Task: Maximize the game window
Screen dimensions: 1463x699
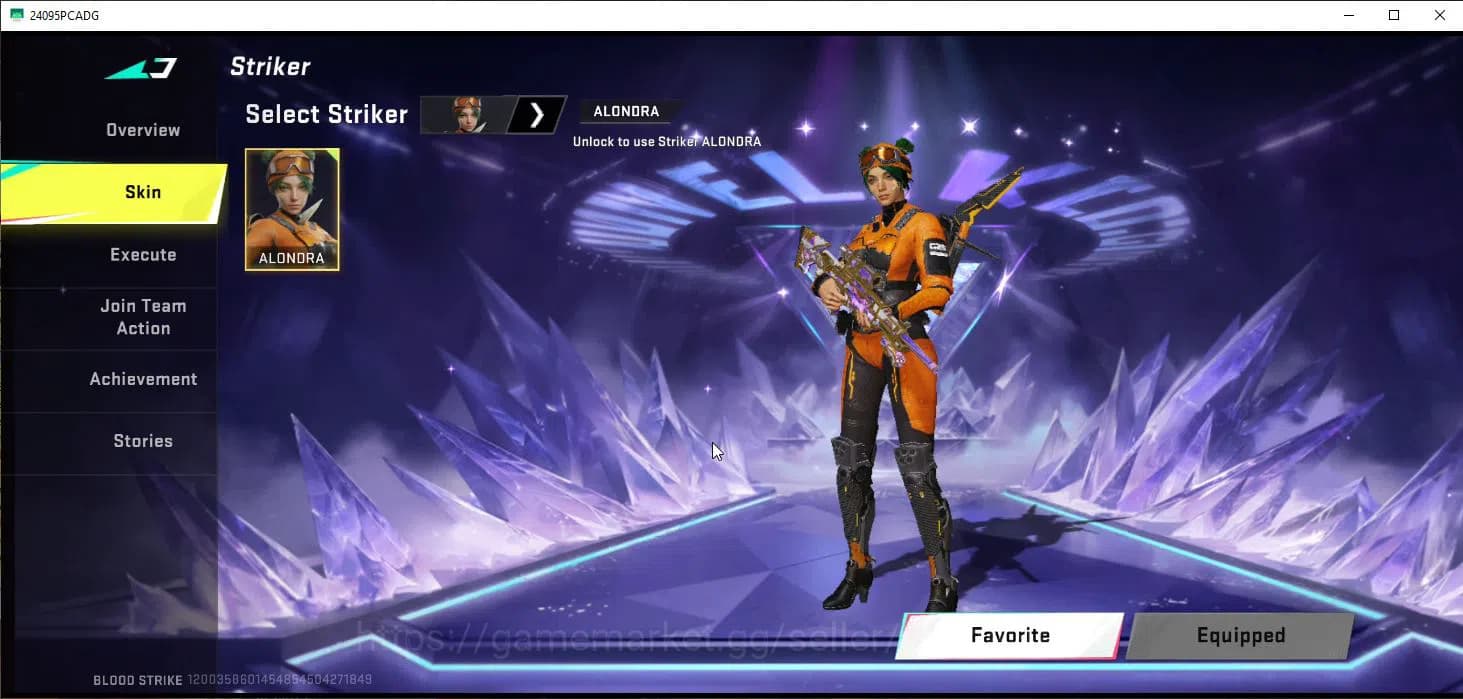Action: pyautogui.click(x=1394, y=15)
